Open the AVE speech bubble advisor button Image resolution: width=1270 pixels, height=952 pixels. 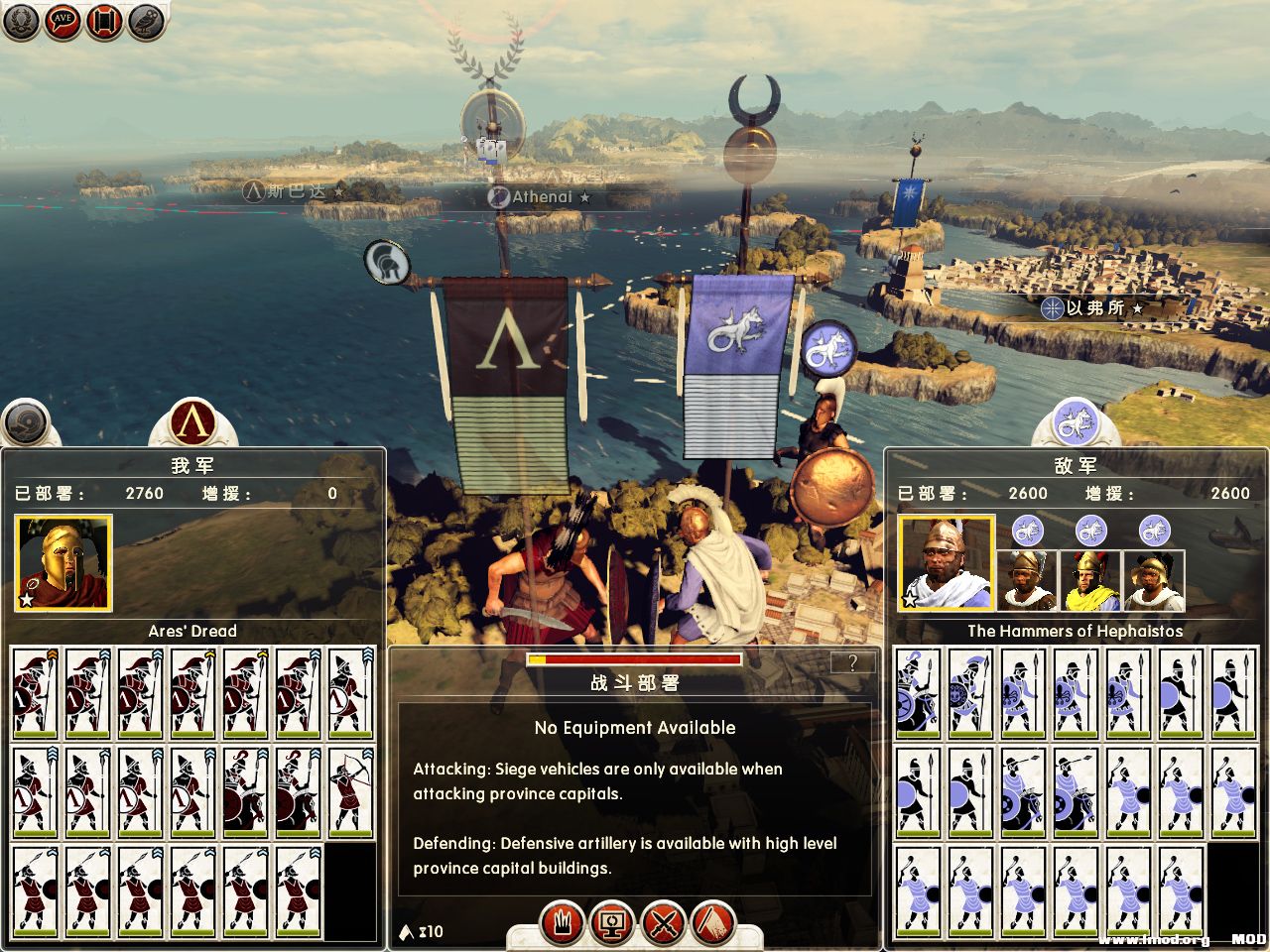click(63, 22)
